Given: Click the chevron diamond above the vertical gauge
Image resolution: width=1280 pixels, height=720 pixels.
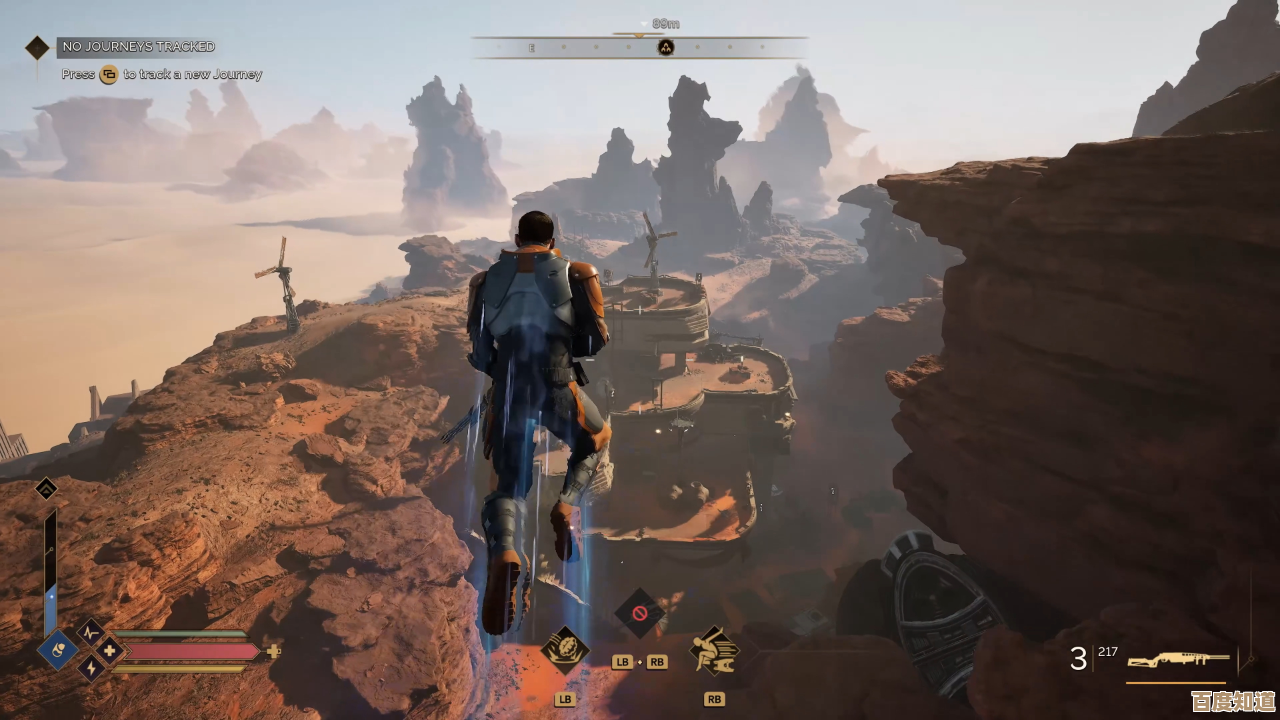Looking at the screenshot, I should 46,489.
